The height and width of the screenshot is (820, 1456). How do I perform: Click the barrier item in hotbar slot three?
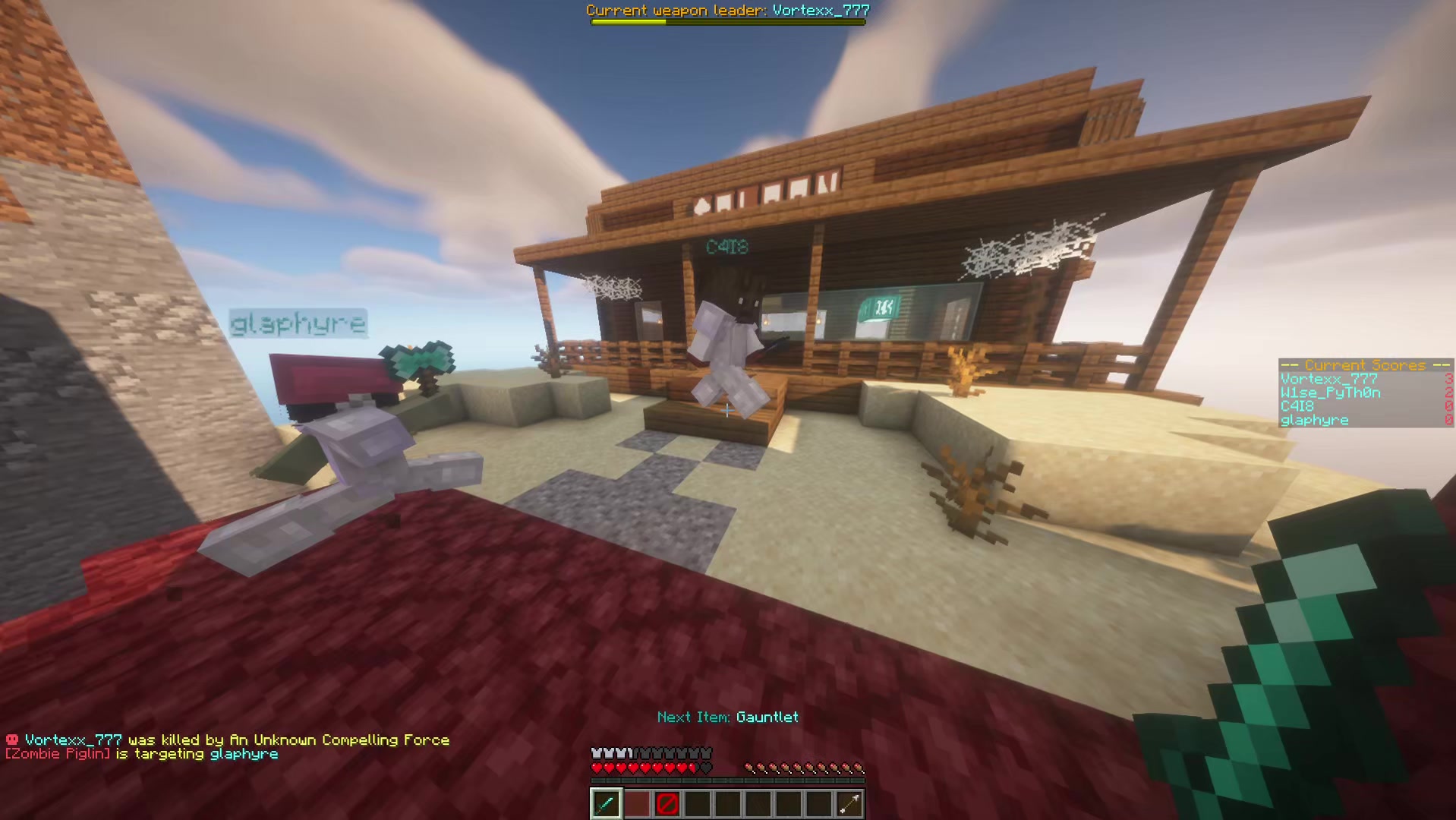click(667, 803)
